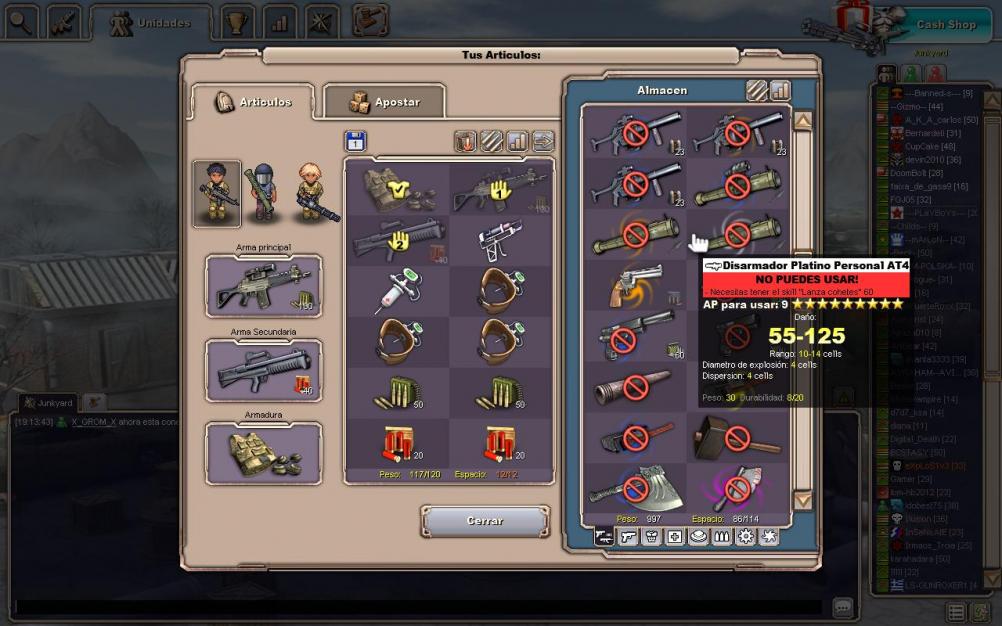Open the Cash Shop
Screen dimensions: 1002x626
click(944, 25)
